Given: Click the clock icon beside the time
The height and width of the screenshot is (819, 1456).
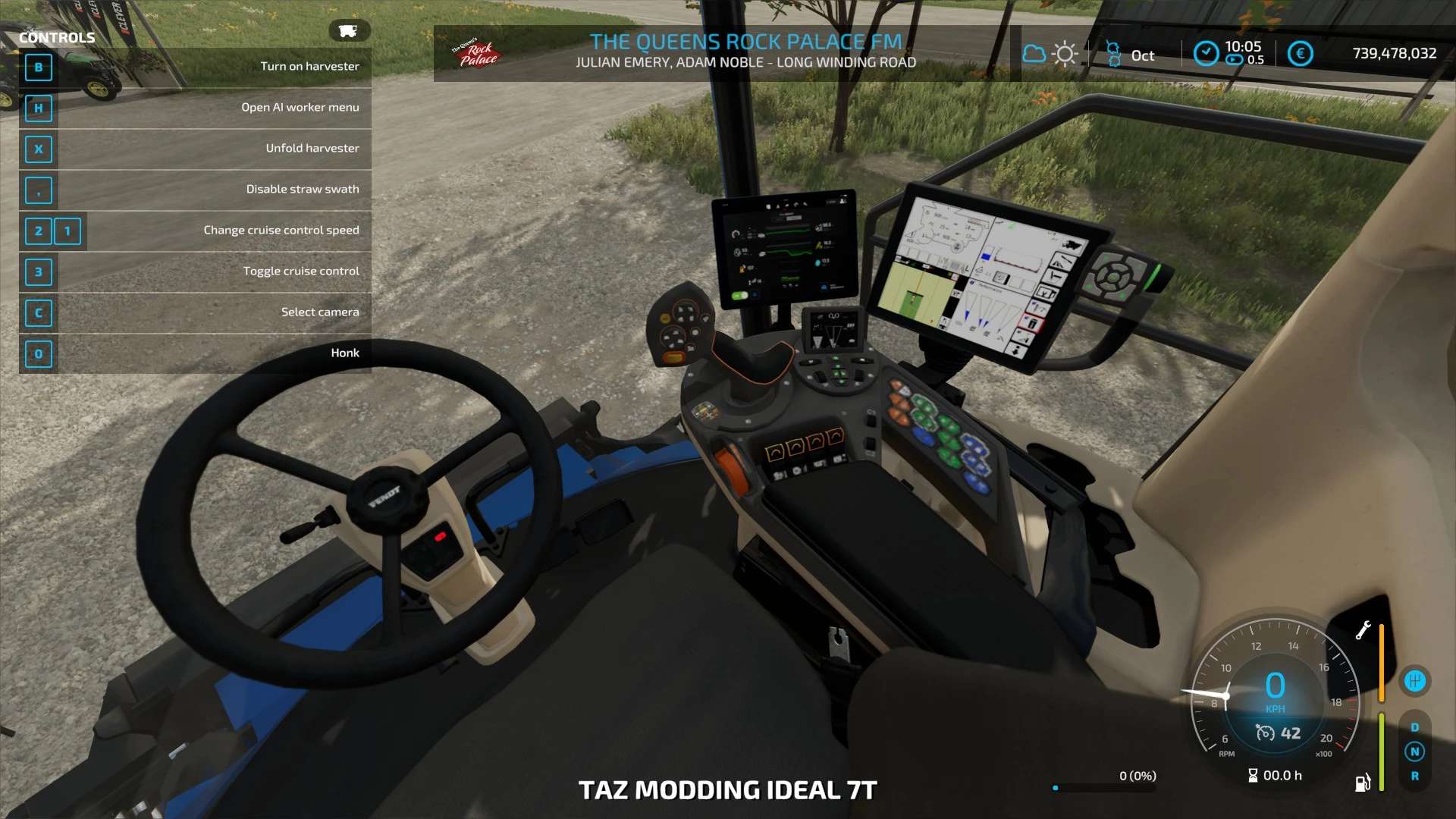Looking at the screenshot, I should (x=1206, y=53).
